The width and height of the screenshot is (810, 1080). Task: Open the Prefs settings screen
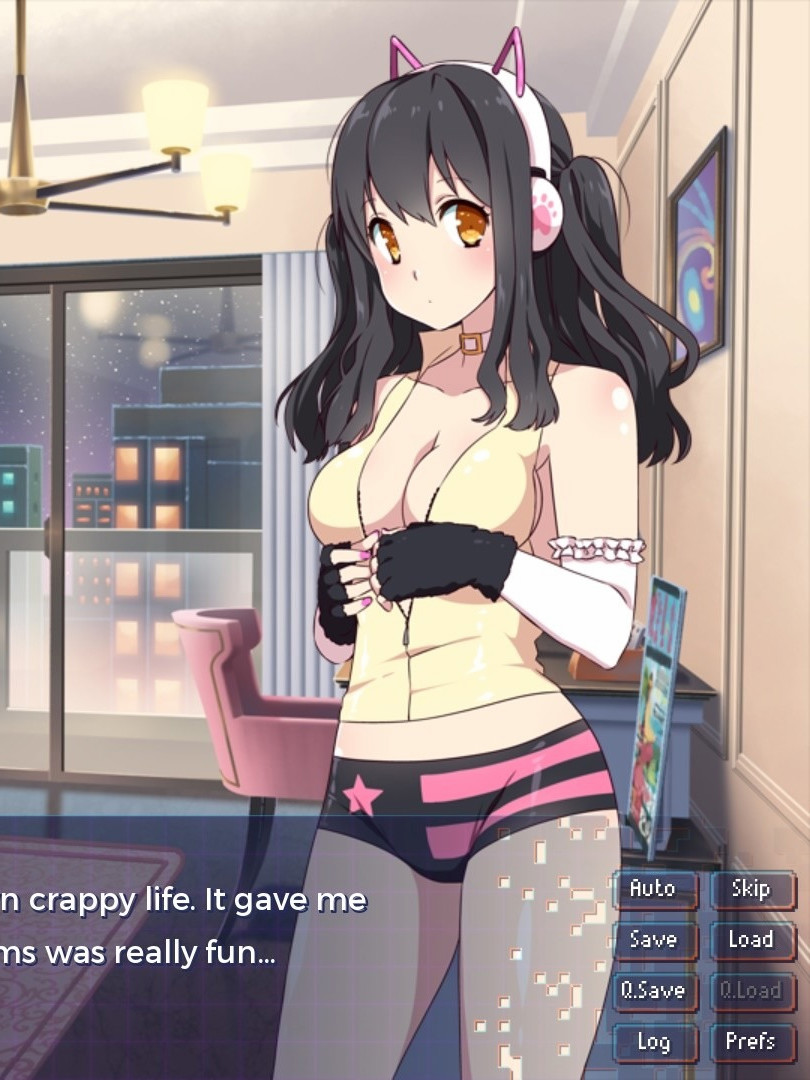click(x=751, y=1042)
